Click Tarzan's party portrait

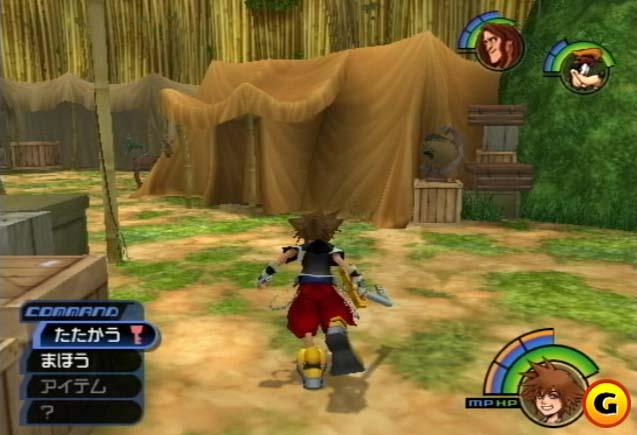pyautogui.click(x=496, y=47)
